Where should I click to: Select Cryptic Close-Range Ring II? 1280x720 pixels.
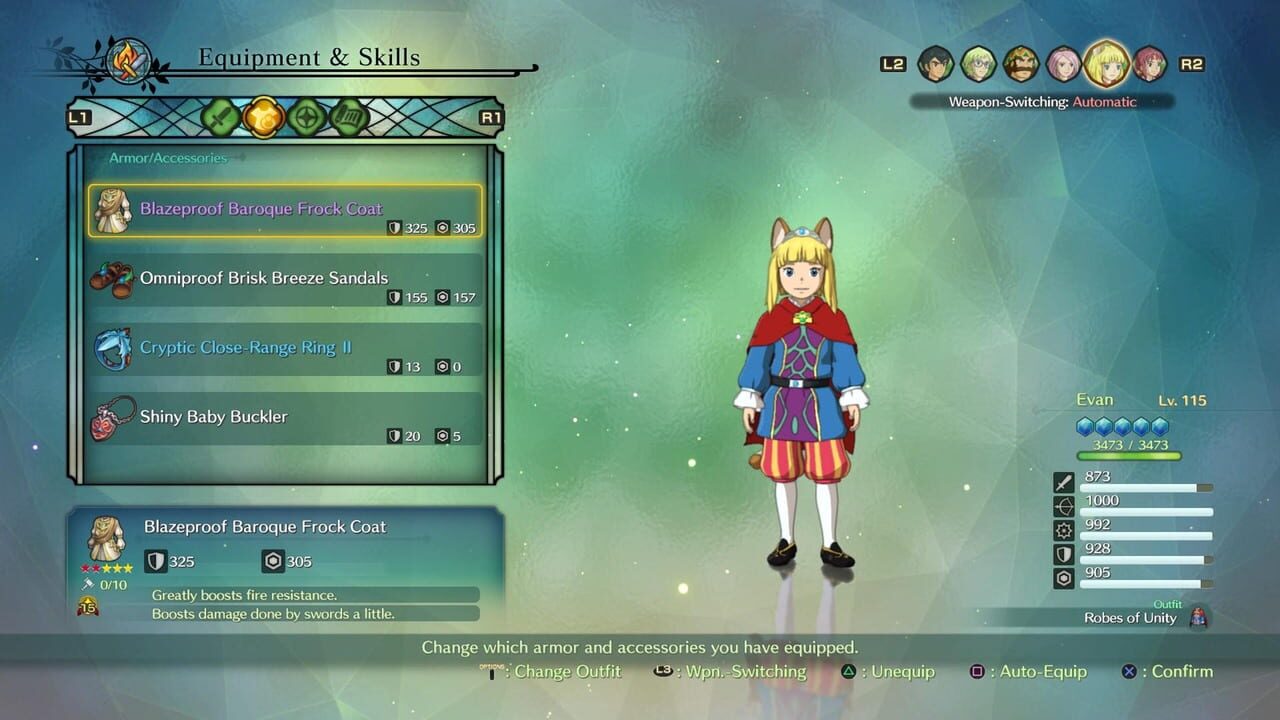point(284,348)
